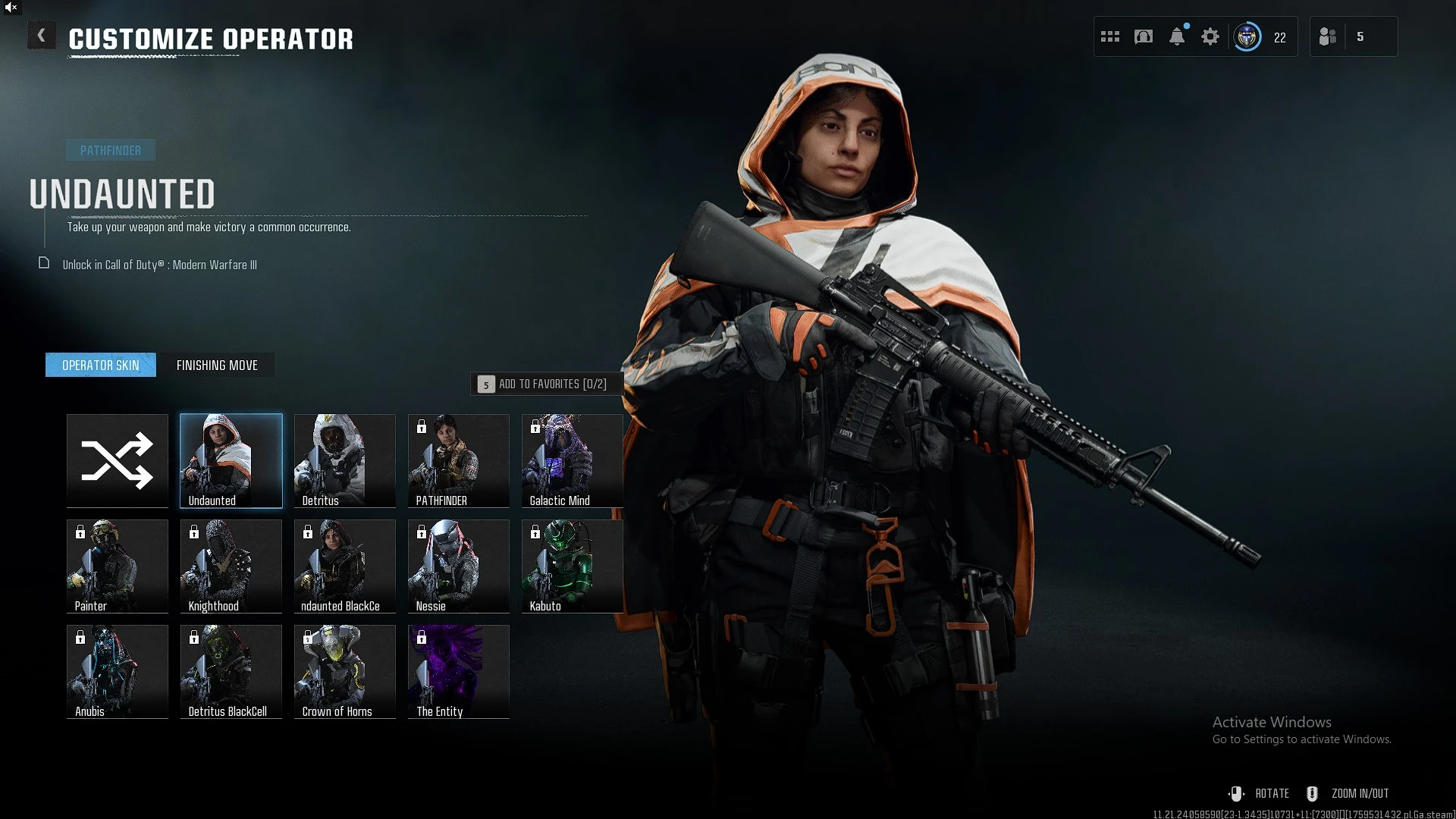Select the Painter operator skin

pos(118,566)
